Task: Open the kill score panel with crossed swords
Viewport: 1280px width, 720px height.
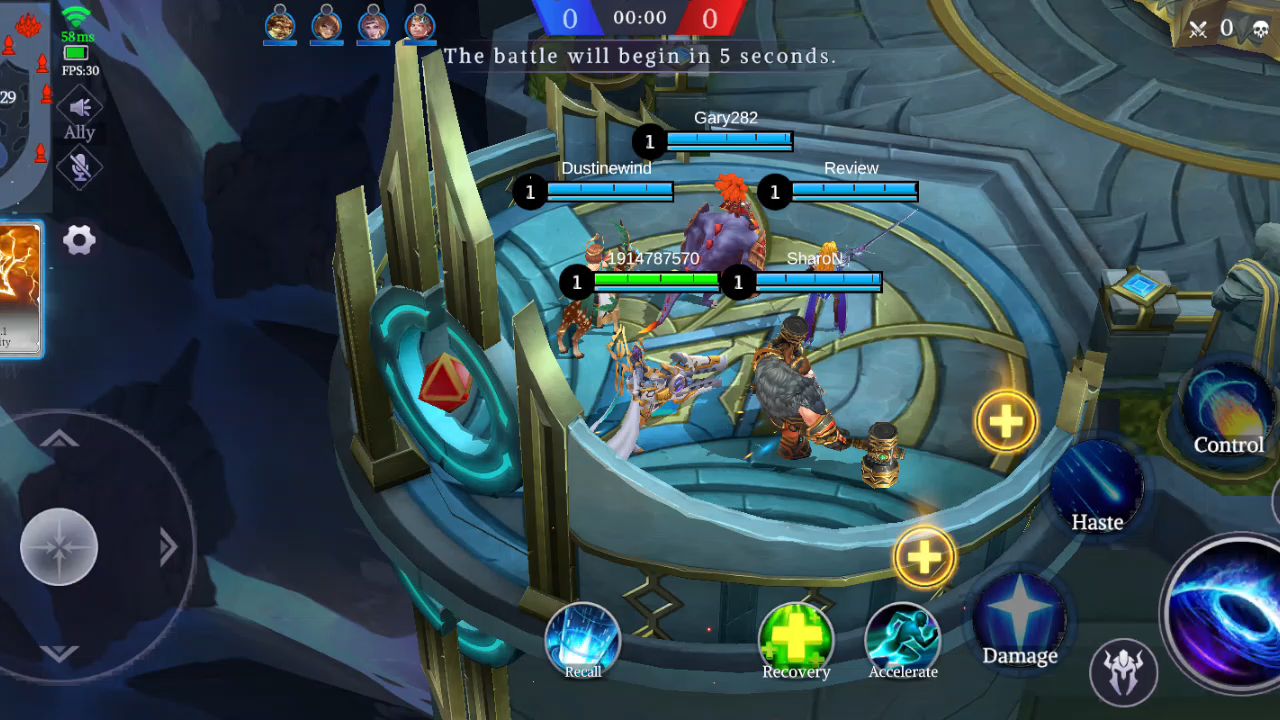Action: 1227,29
